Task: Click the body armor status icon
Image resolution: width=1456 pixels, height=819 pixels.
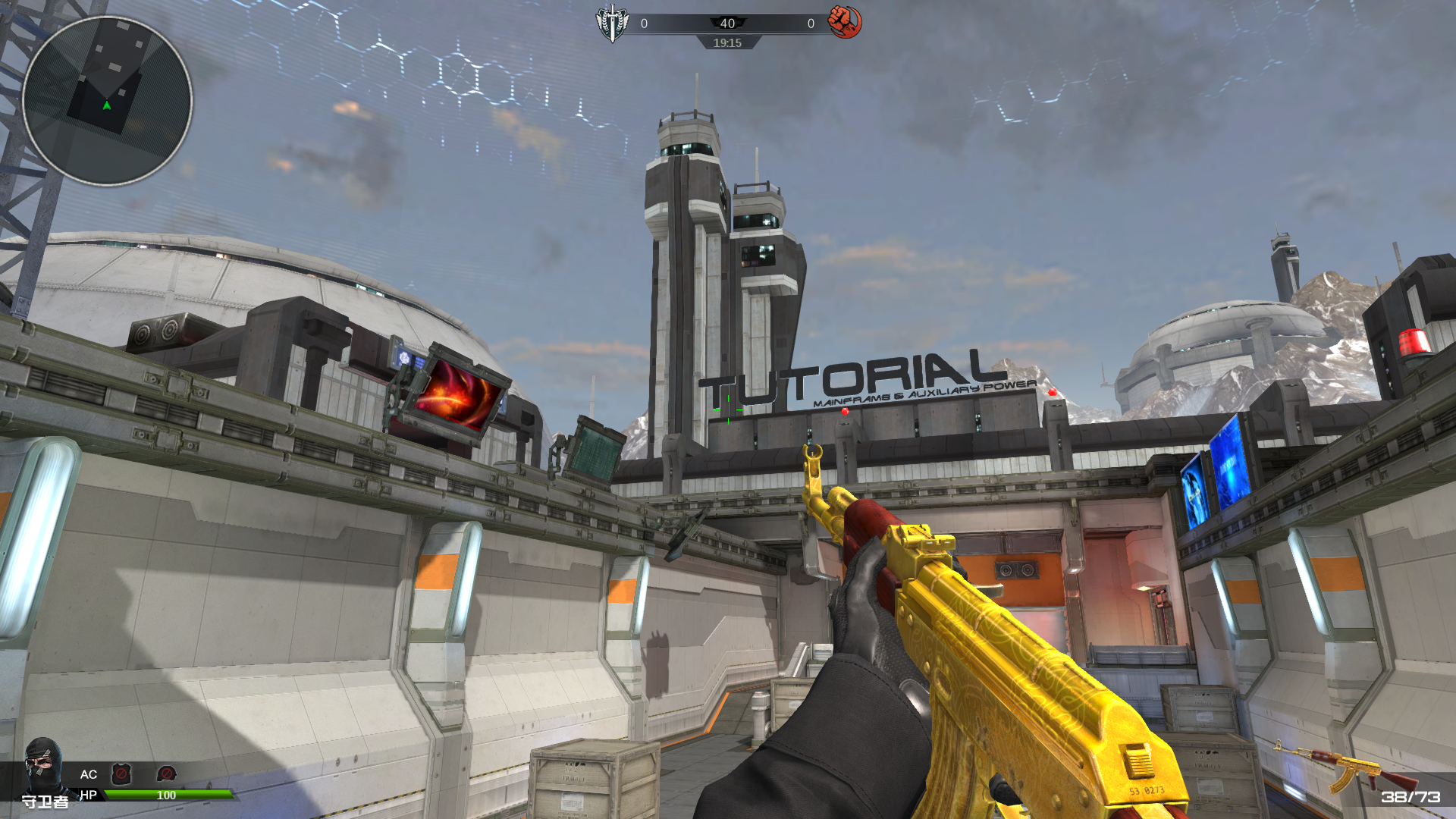Action: 121,773
